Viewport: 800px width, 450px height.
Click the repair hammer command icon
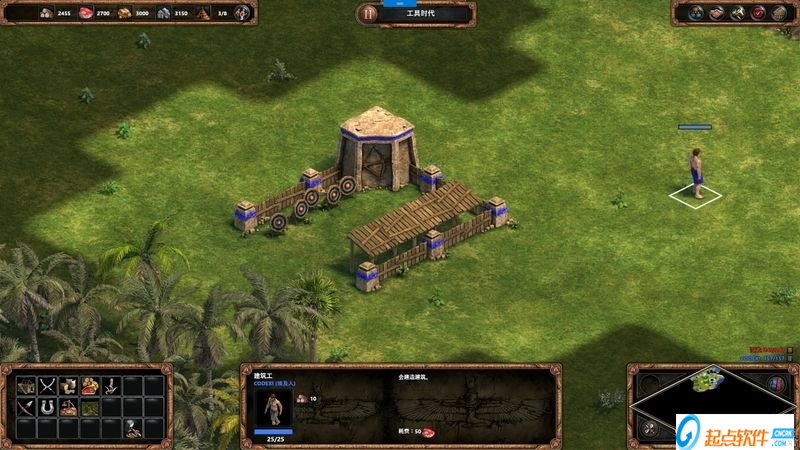pos(132,428)
